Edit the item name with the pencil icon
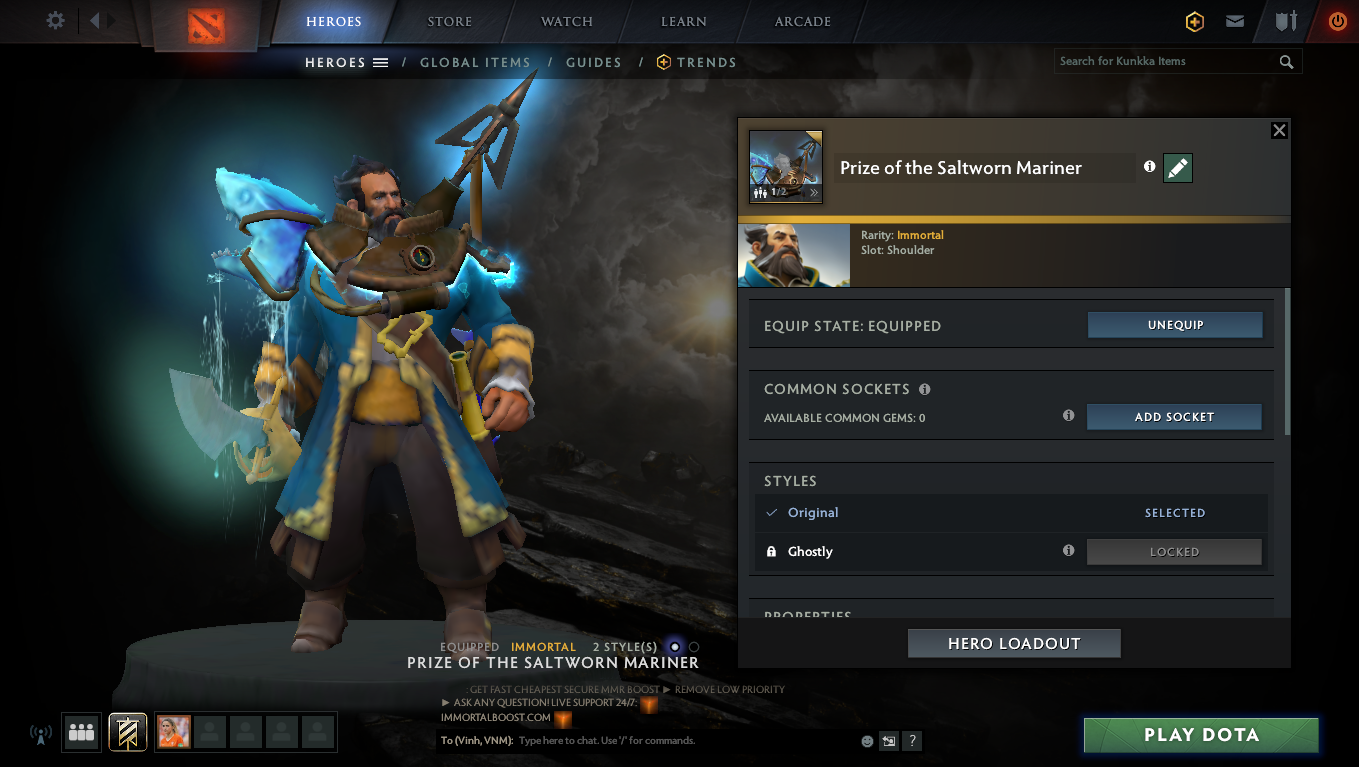The image size is (1359, 767). click(x=1177, y=168)
